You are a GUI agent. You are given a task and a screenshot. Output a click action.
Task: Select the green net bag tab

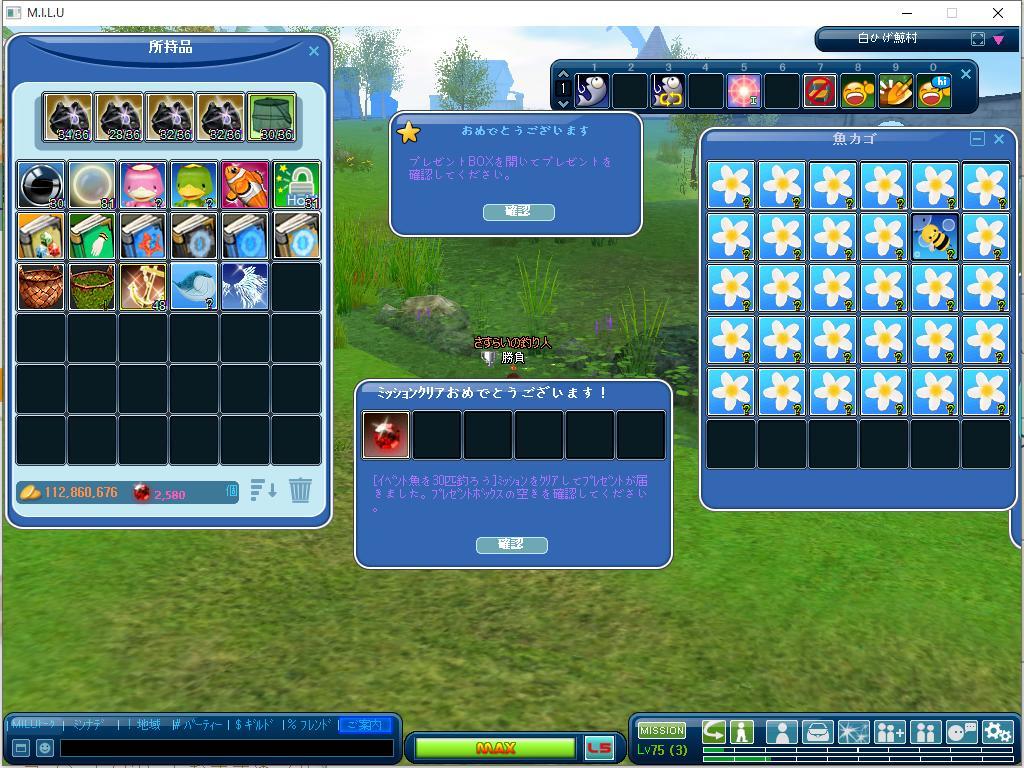pyautogui.click(x=271, y=118)
